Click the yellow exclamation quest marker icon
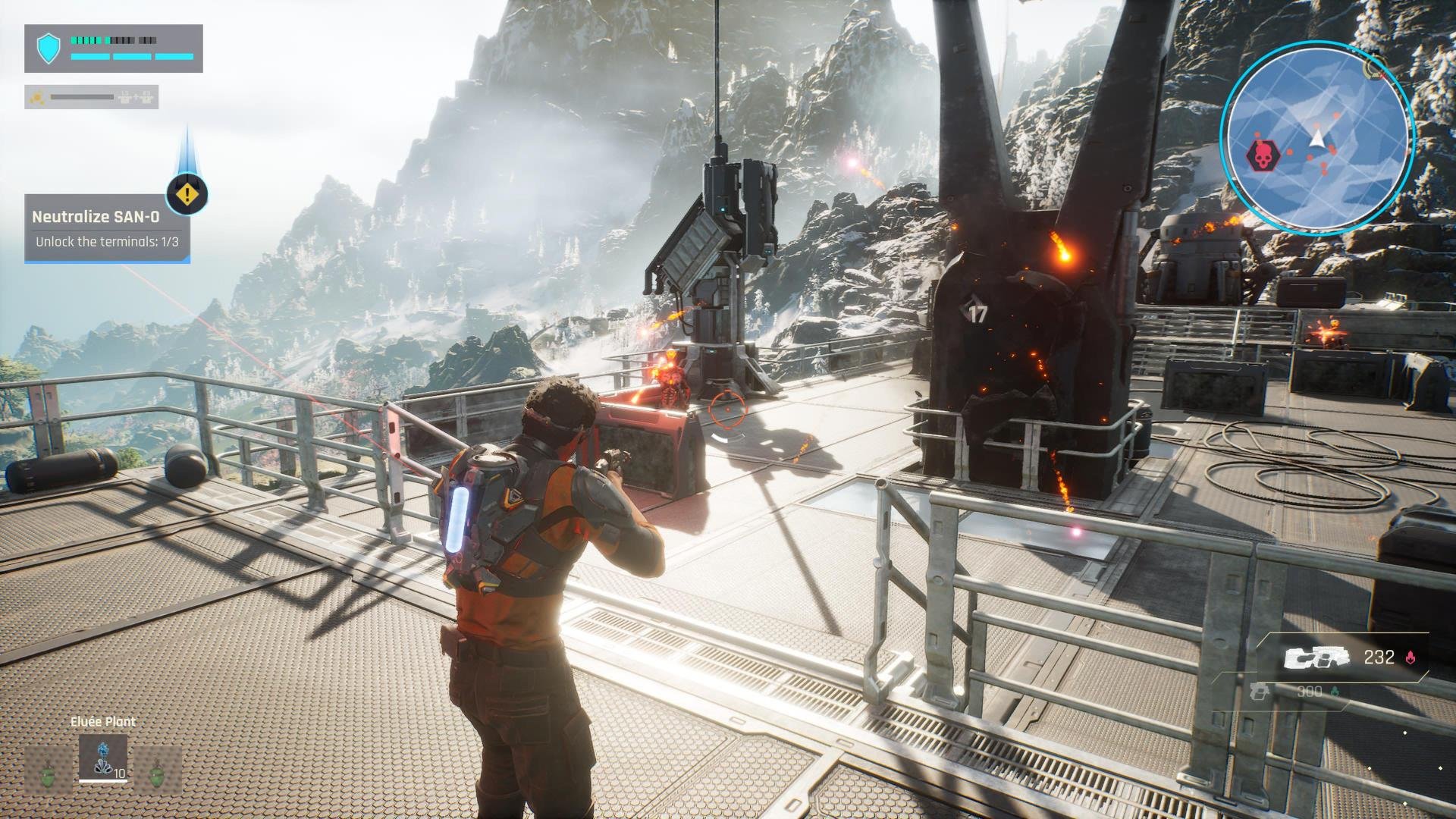The width and height of the screenshot is (1456, 819). point(187,195)
